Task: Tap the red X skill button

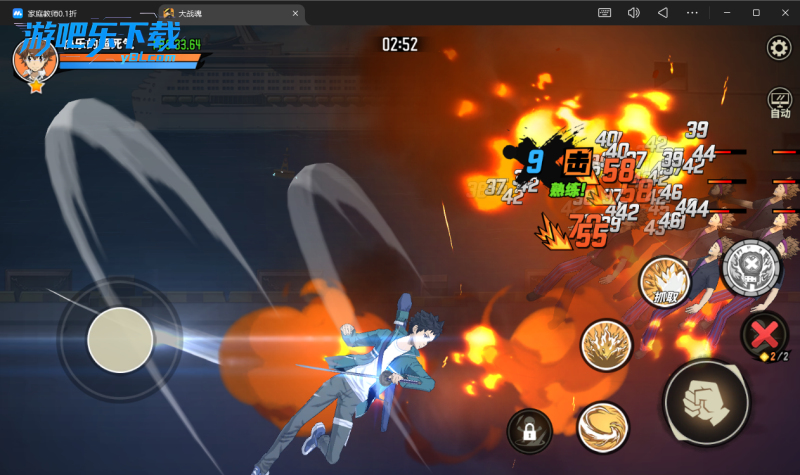Action: (x=768, y=334)
